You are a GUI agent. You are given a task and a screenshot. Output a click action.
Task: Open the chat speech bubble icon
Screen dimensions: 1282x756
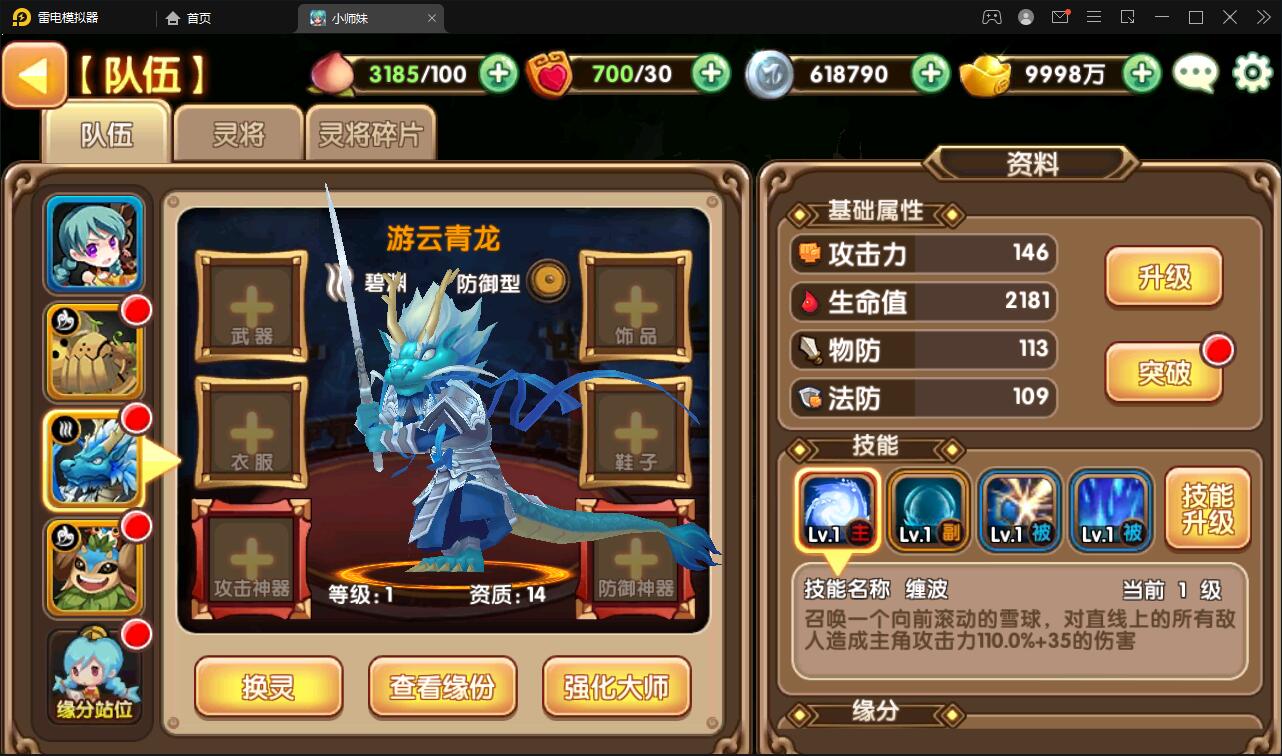(1194, 74)
